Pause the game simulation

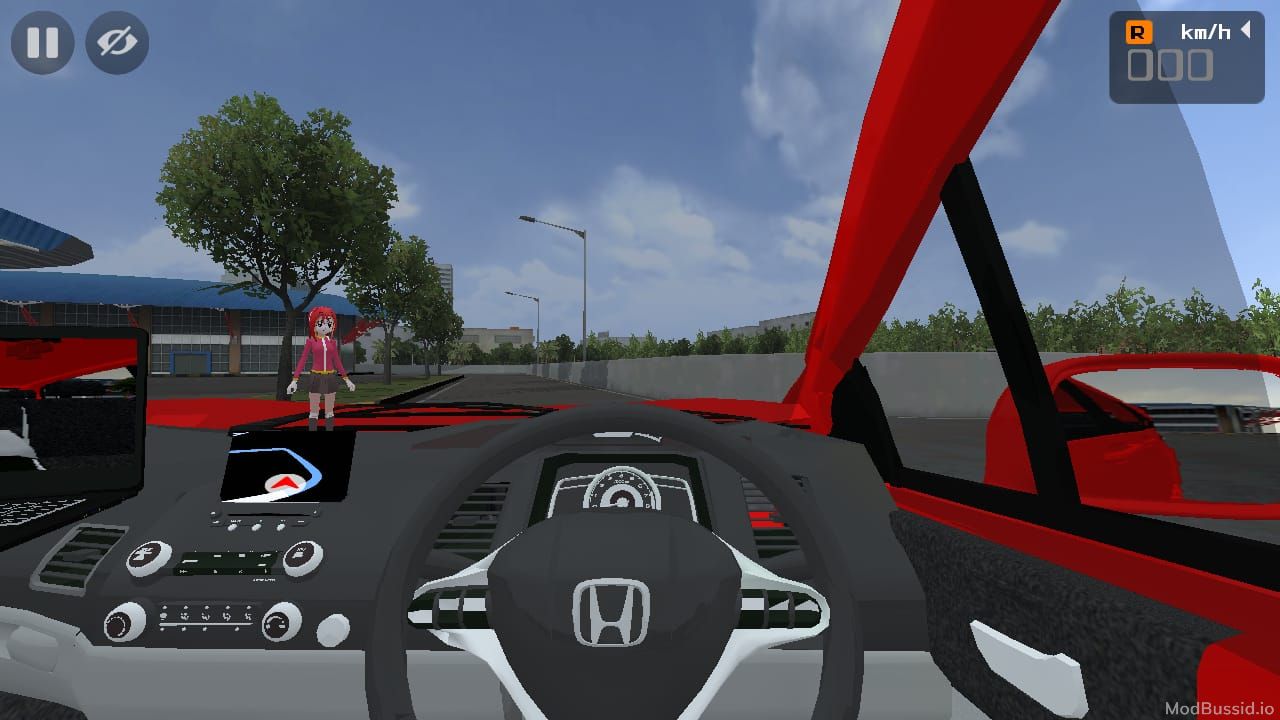[x=40, y=43]
